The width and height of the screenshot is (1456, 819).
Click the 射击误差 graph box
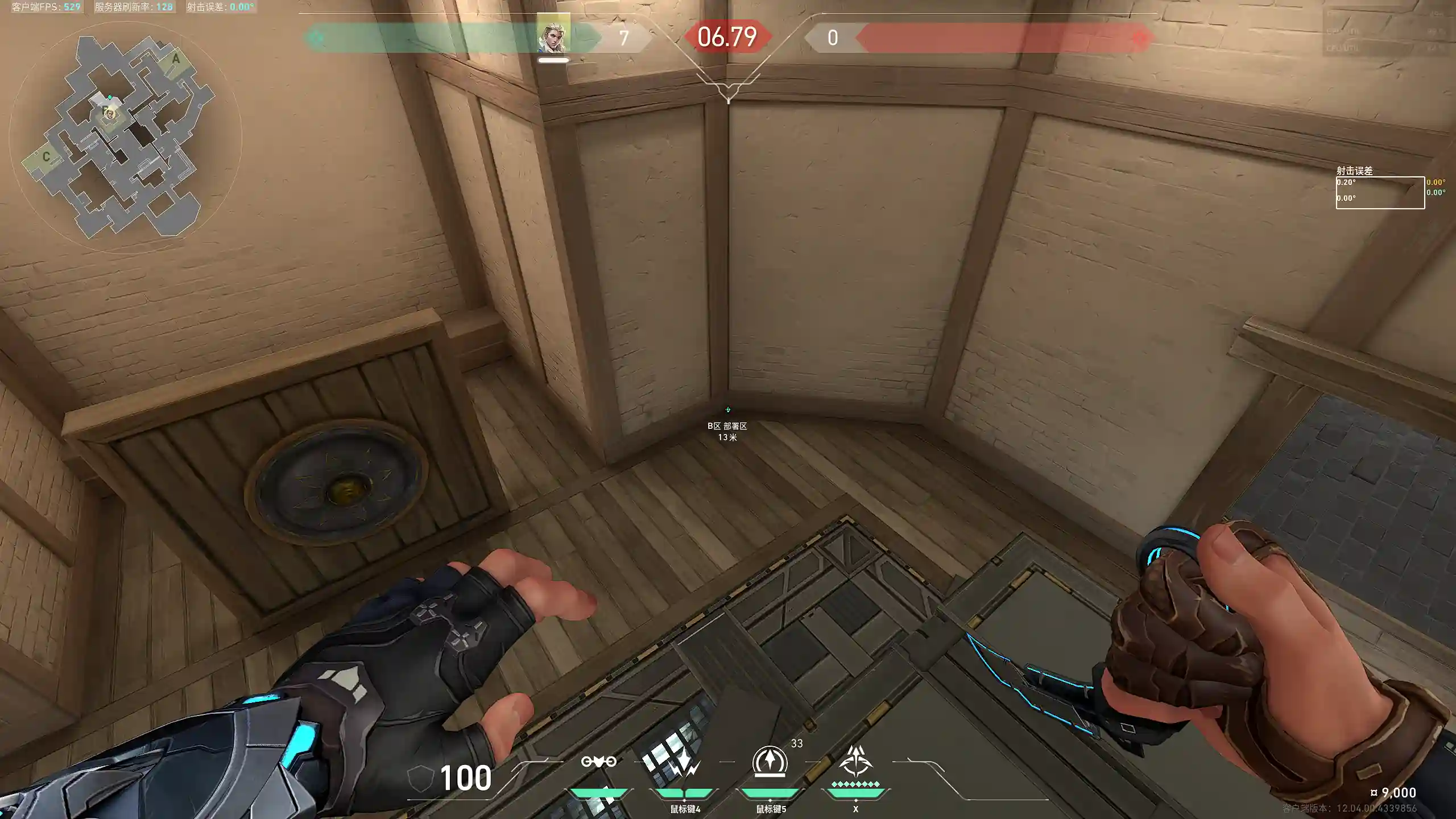tap(1380, 193)
